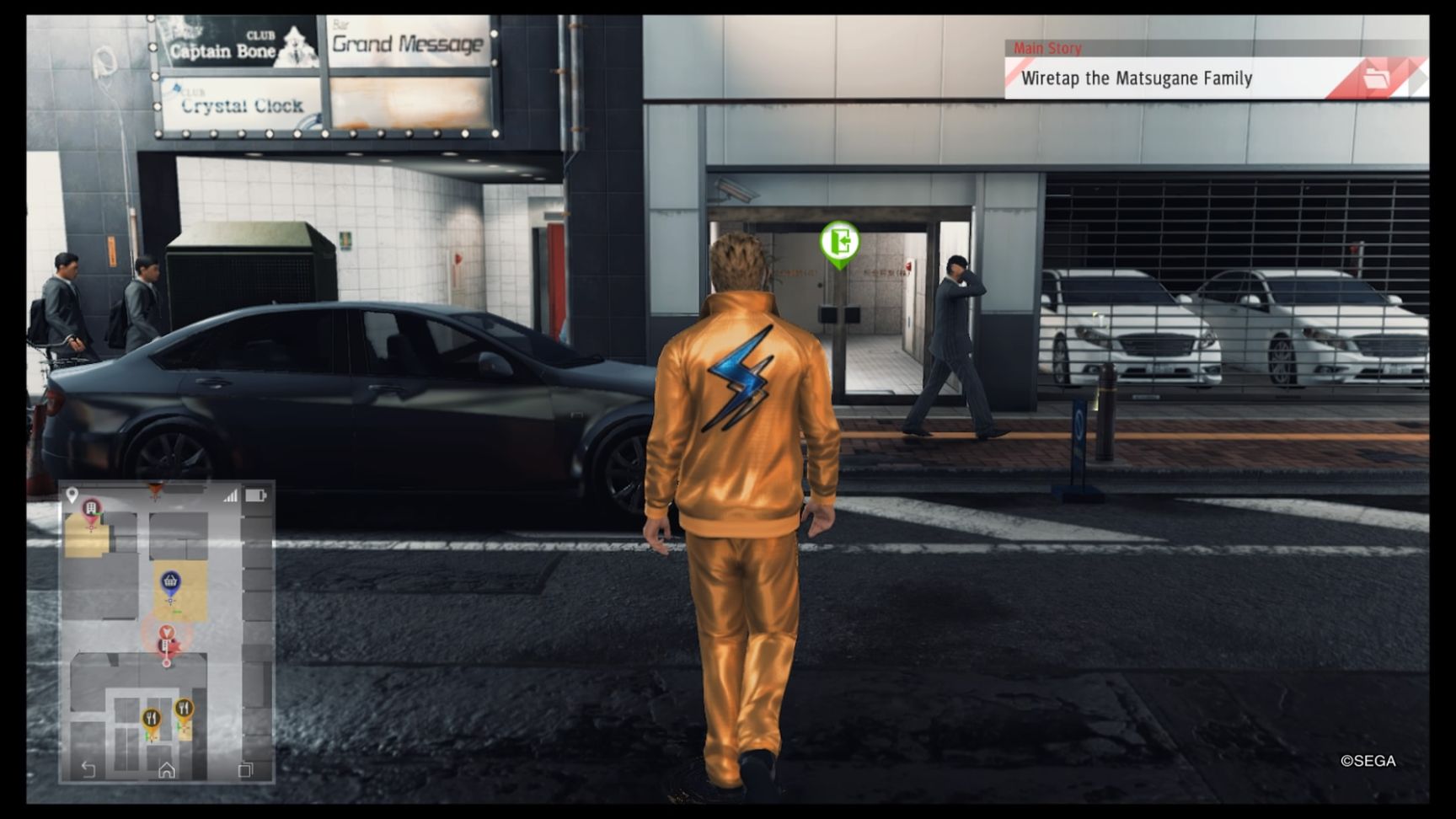1456x819 pixels.
Task: Select the pink club building marker on the minimap
Action: 91,506
